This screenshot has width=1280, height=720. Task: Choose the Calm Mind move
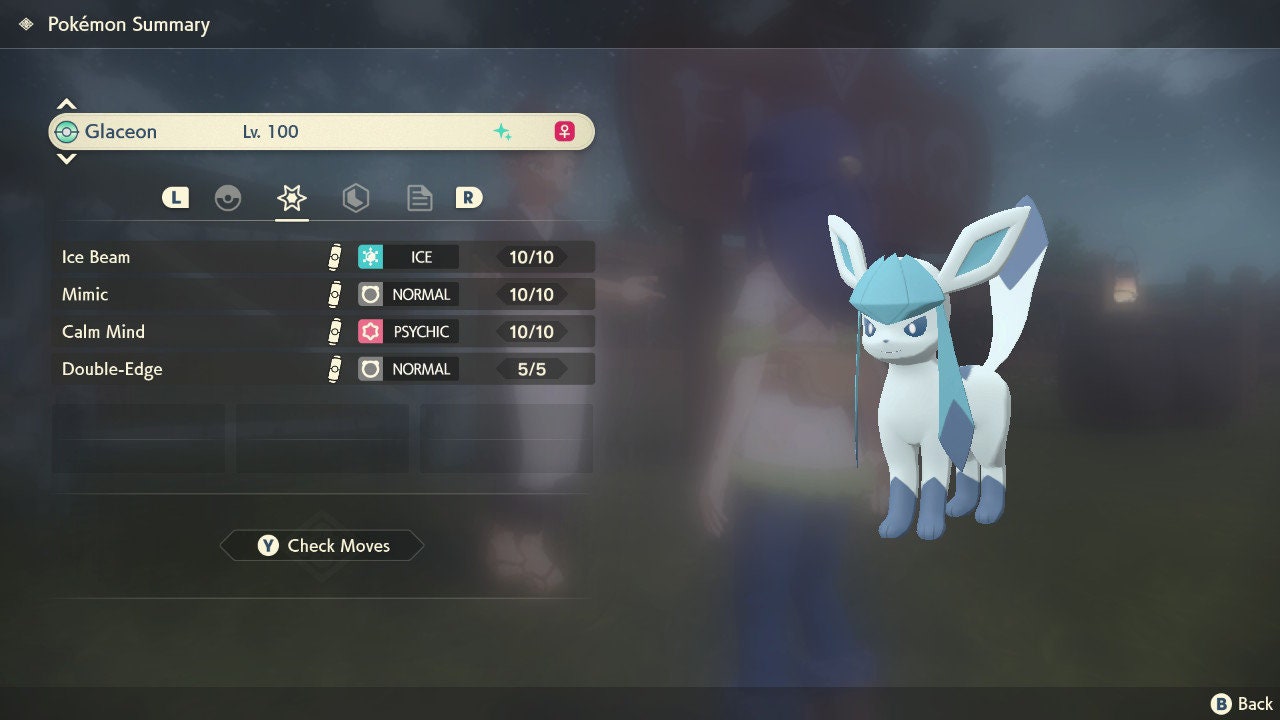(x=323, y=331)
